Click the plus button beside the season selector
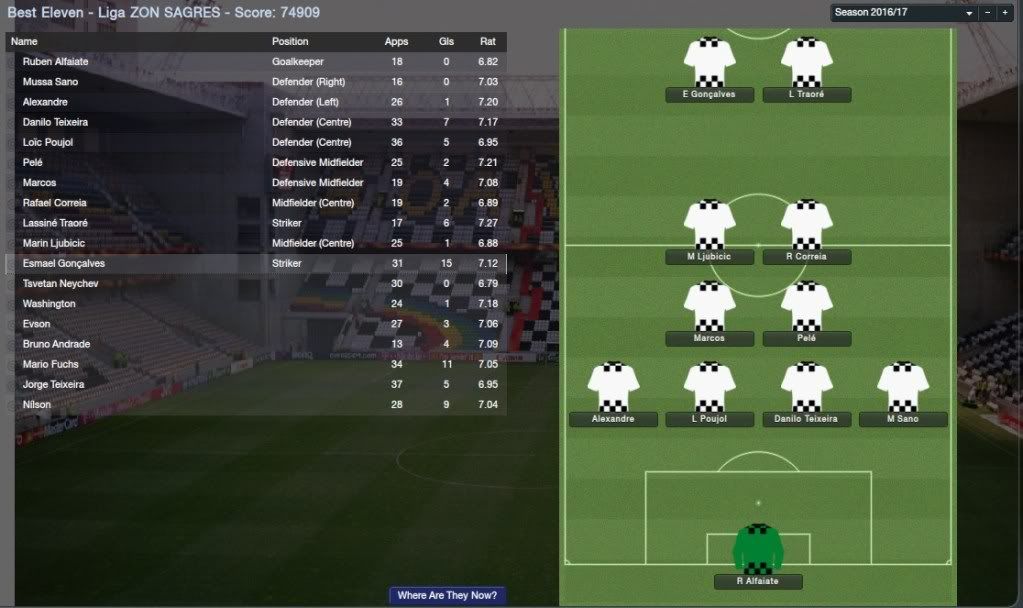This screenshot has height=608, width=1023. tap(1005, 14)
